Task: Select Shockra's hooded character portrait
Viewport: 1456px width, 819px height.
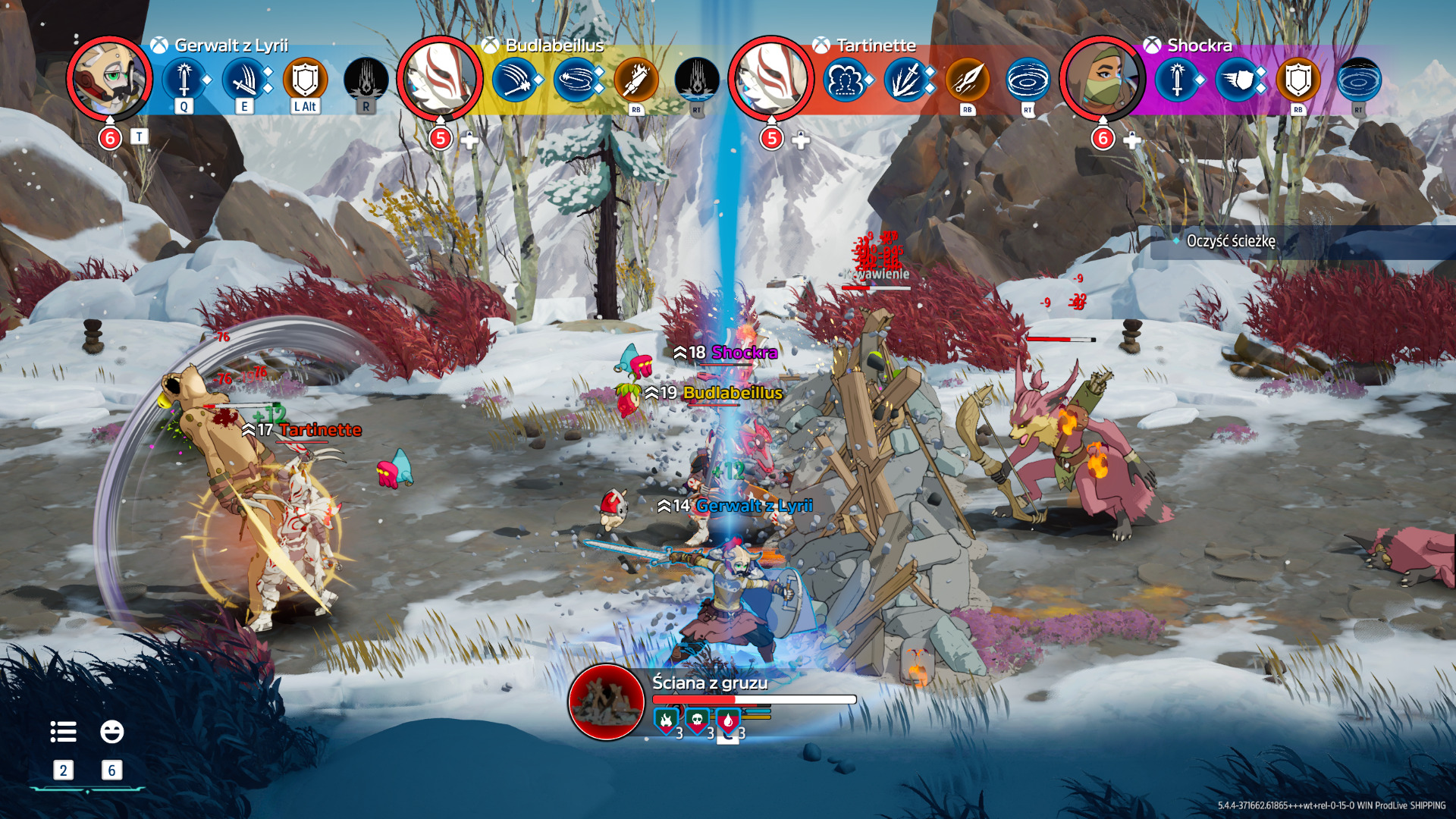Action: pos(1101,78)
